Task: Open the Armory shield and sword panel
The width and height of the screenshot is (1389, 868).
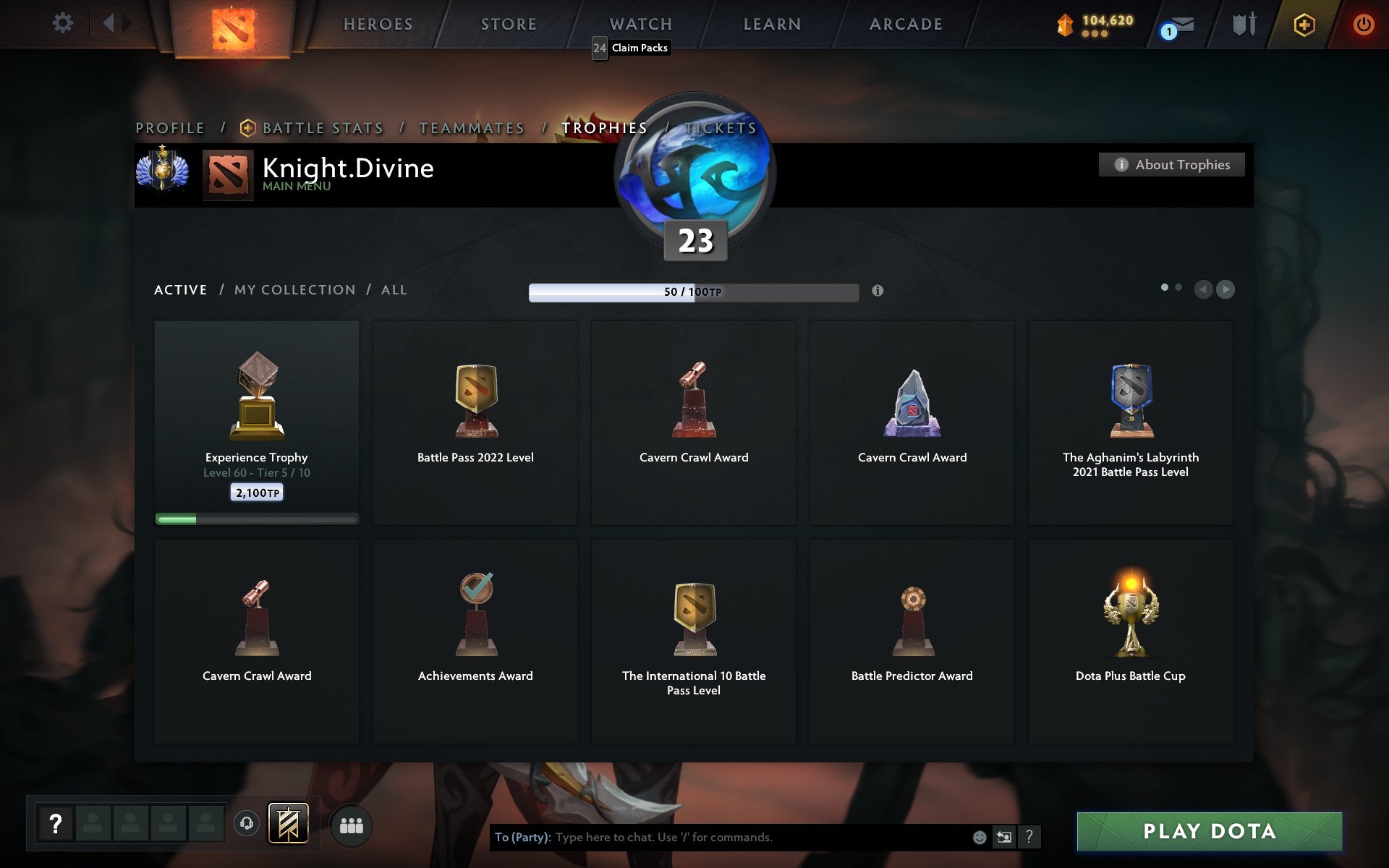Action: coord(1243,24)
